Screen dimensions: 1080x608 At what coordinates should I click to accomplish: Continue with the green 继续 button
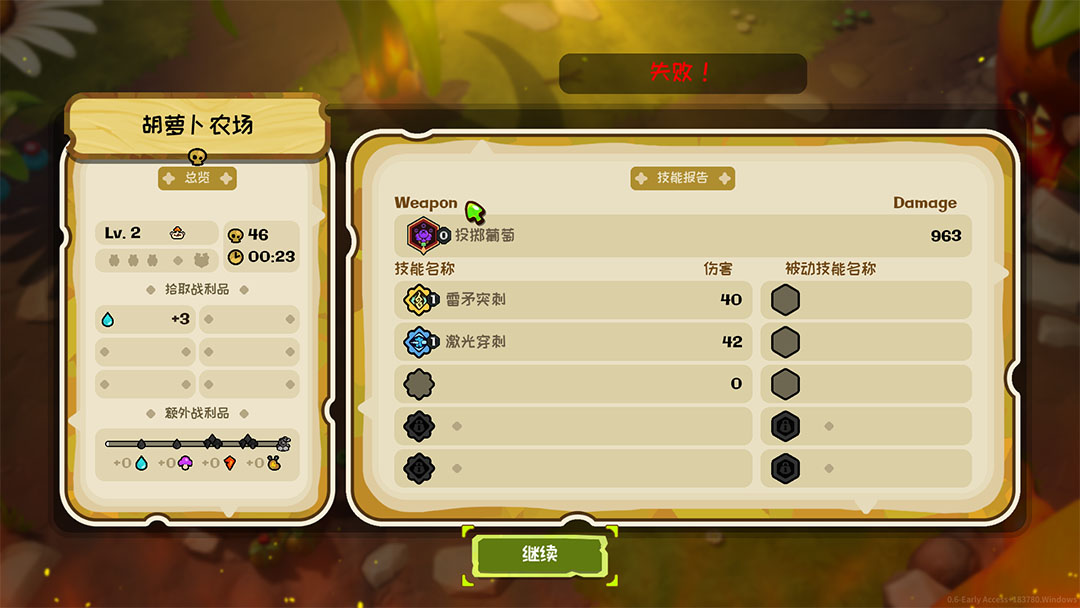pos(540,554)
